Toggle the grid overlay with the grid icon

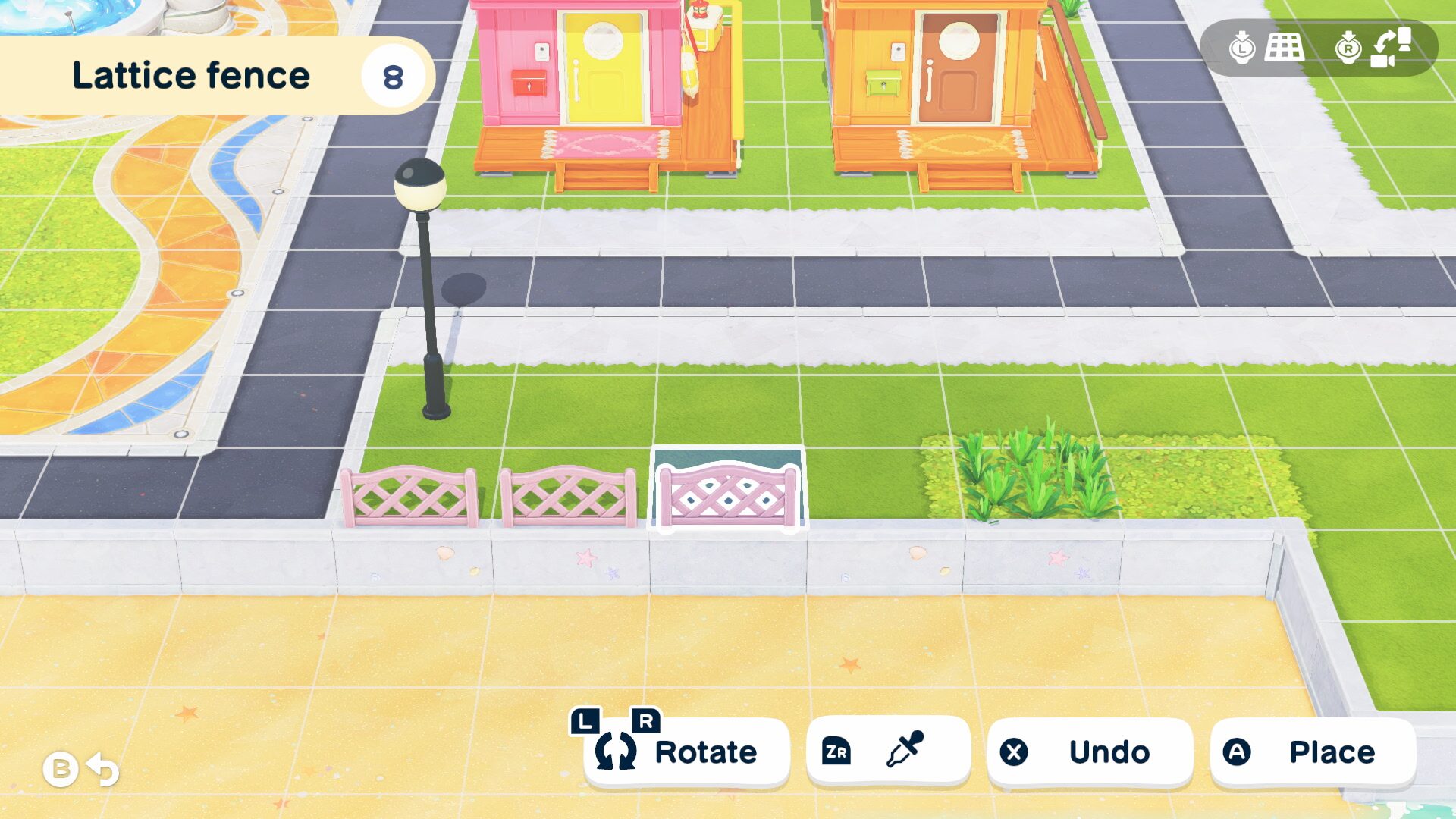(1284, 48)
